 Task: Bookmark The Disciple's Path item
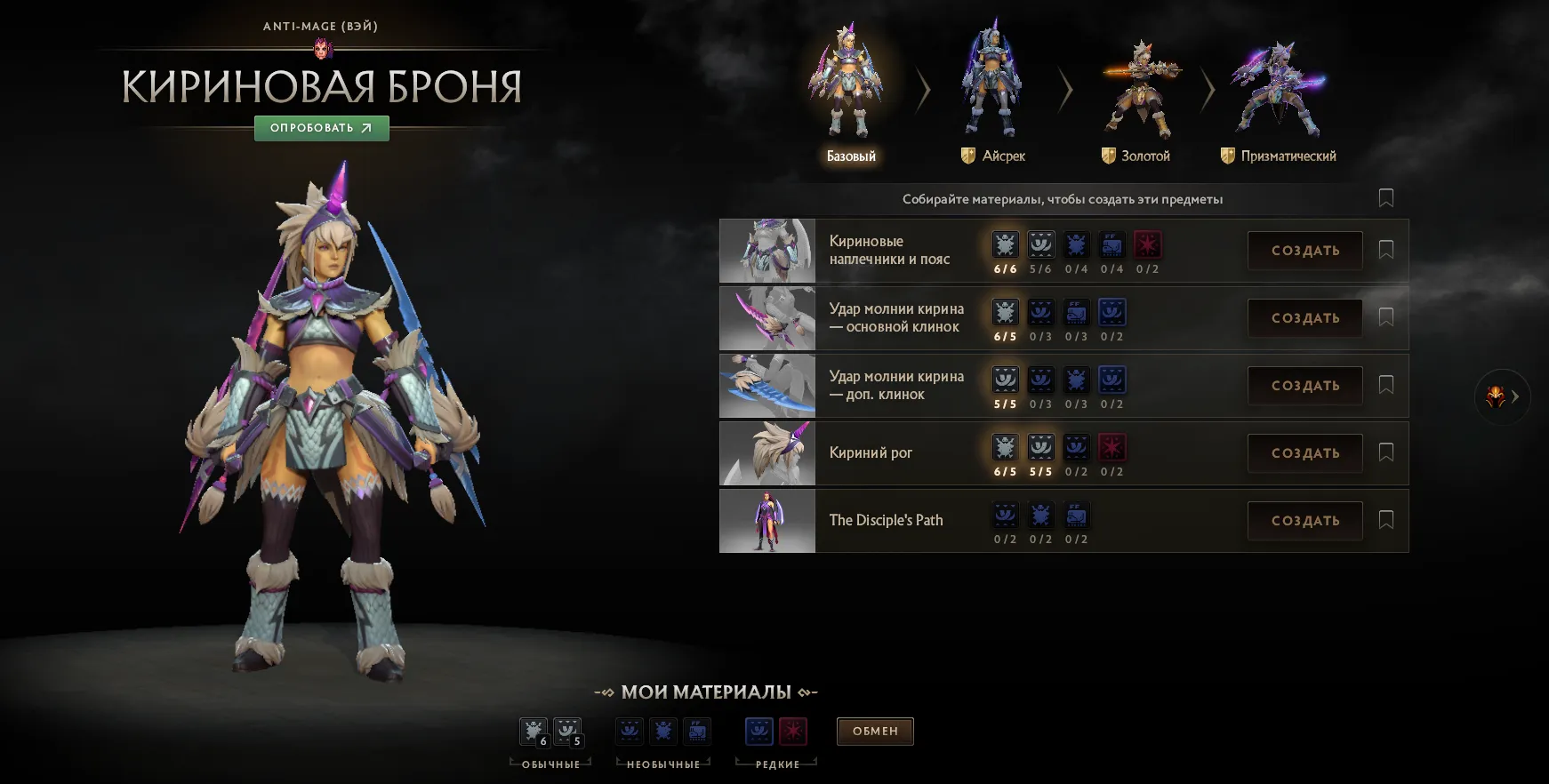pos(1386,520)
